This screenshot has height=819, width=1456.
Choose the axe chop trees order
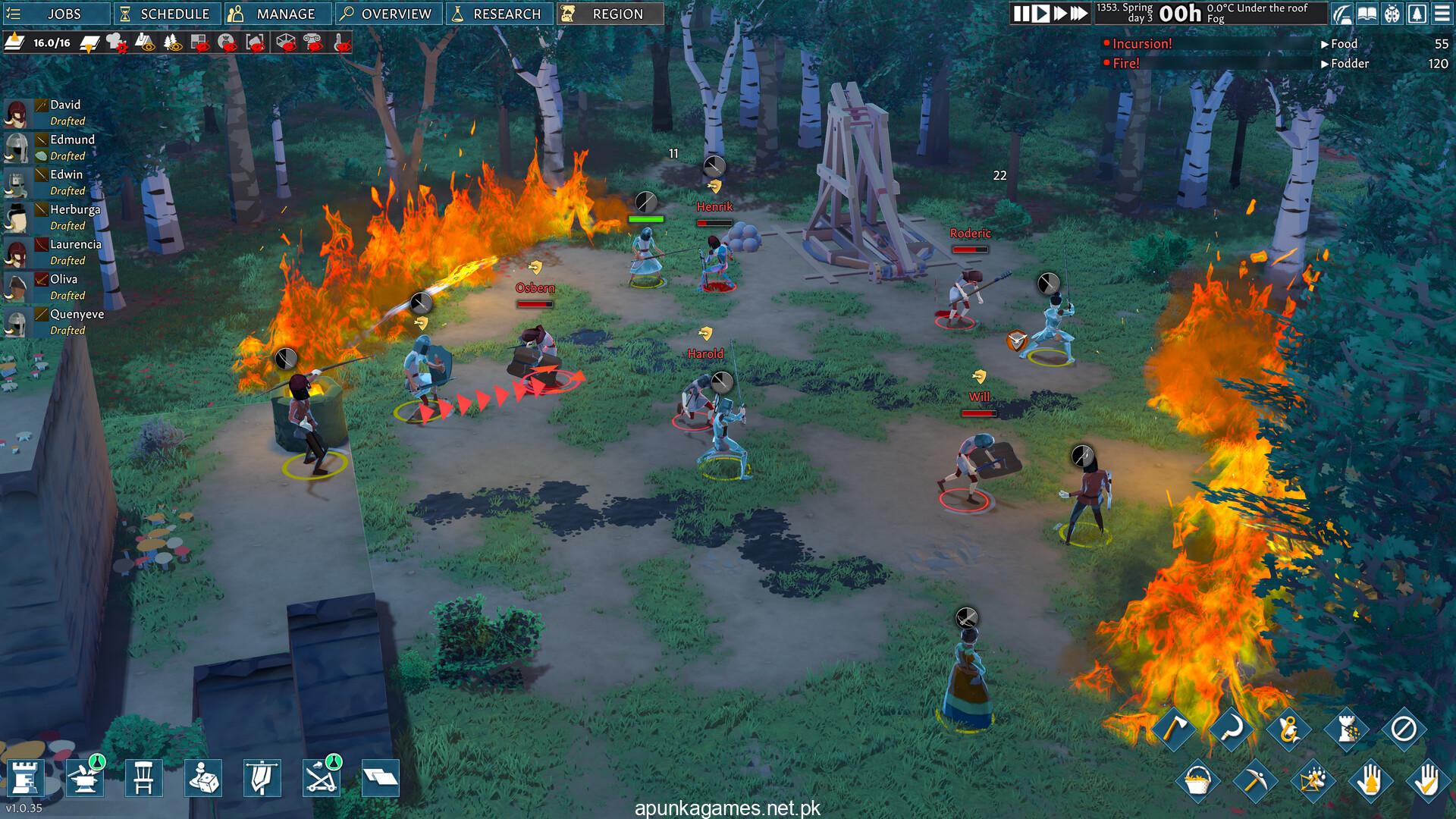[x=1174, y=730]
